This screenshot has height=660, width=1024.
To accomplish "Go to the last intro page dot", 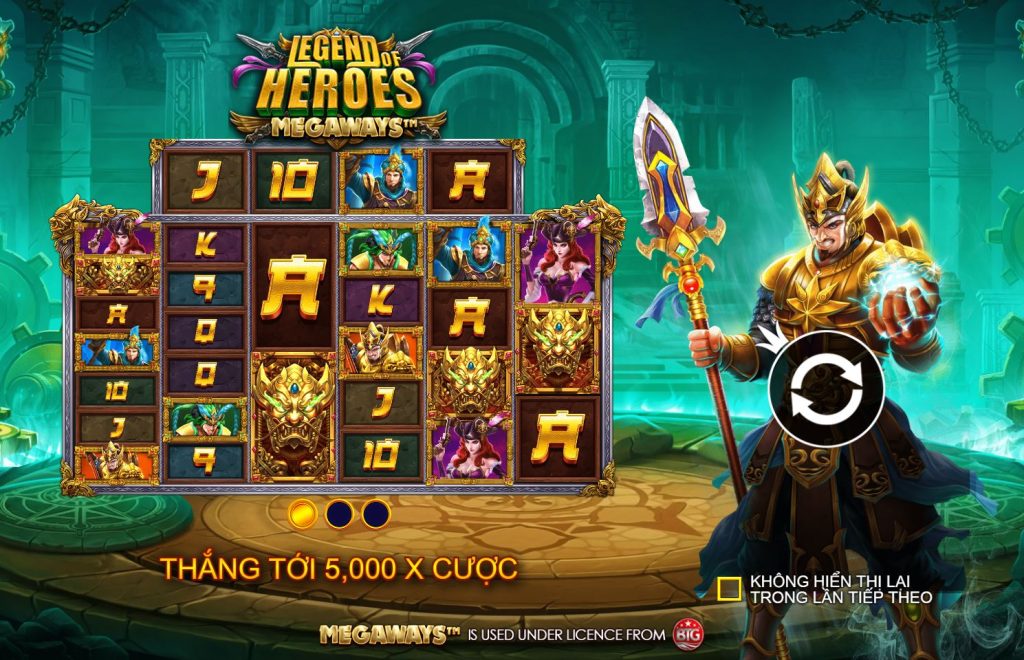I will pyautogui.click(x=376, y=514).
